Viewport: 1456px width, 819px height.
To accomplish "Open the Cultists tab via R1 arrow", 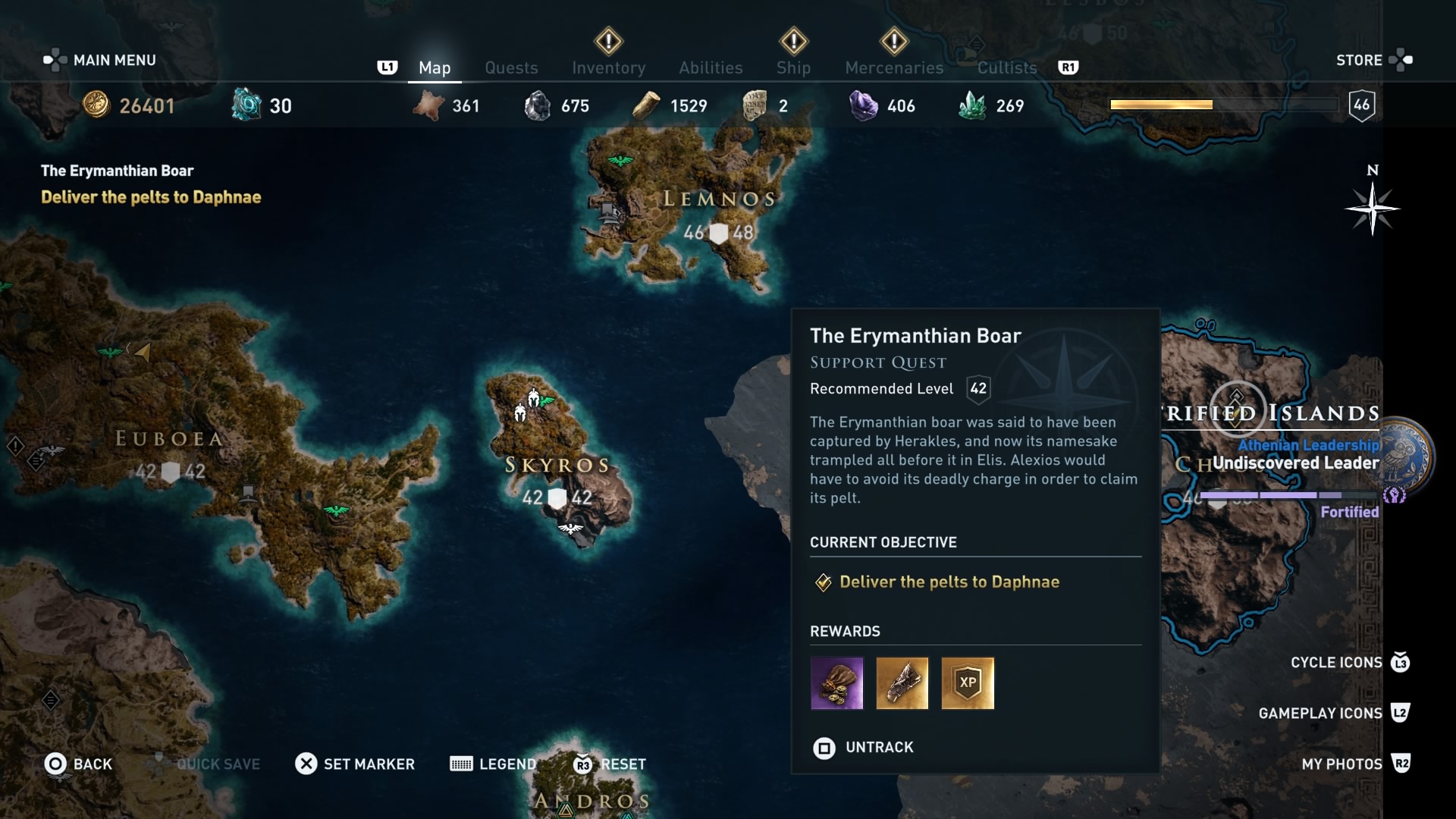I will pyautogui.click(x=1070, y=67).
